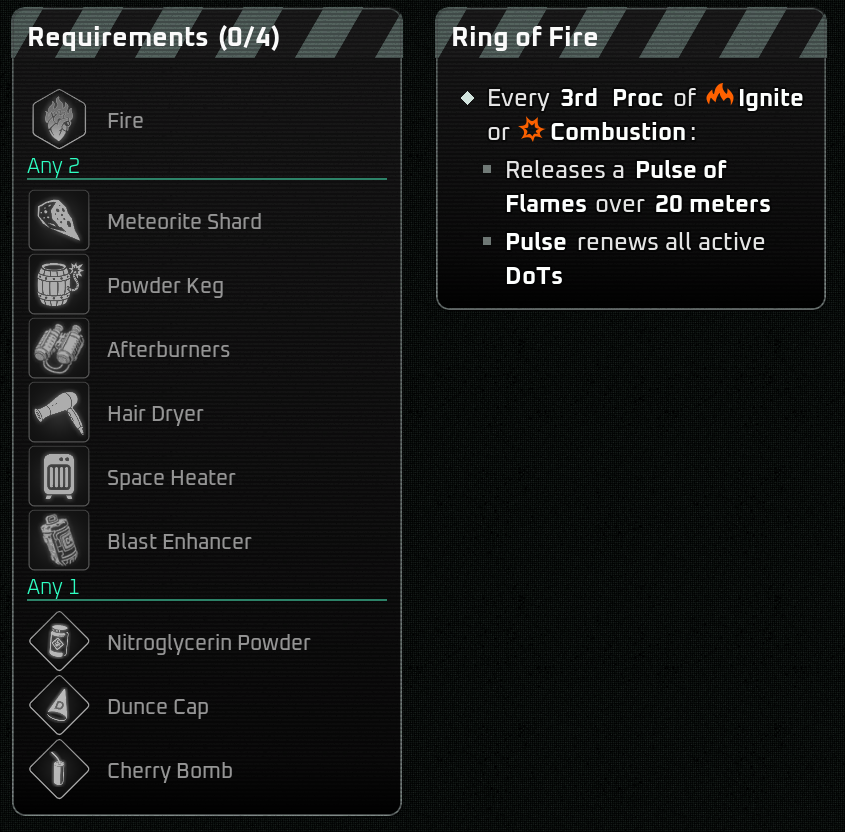Select the Afterburners item icon

pyautogui.click(x=59, y=349)
